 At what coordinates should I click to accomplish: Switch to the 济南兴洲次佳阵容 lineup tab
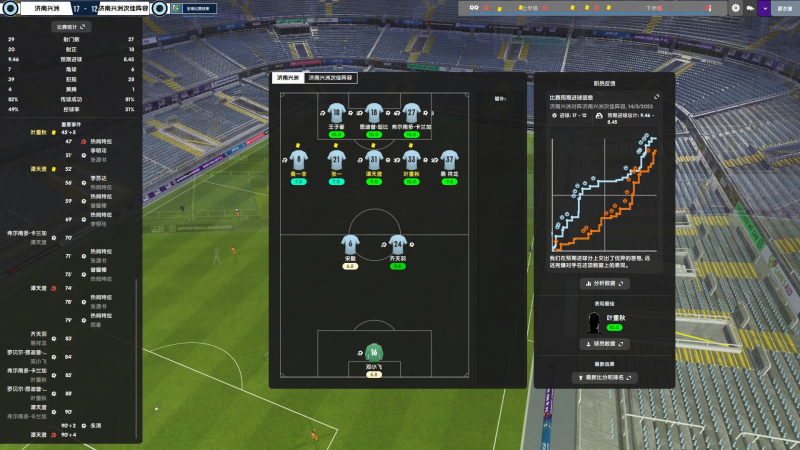[330, 77]
